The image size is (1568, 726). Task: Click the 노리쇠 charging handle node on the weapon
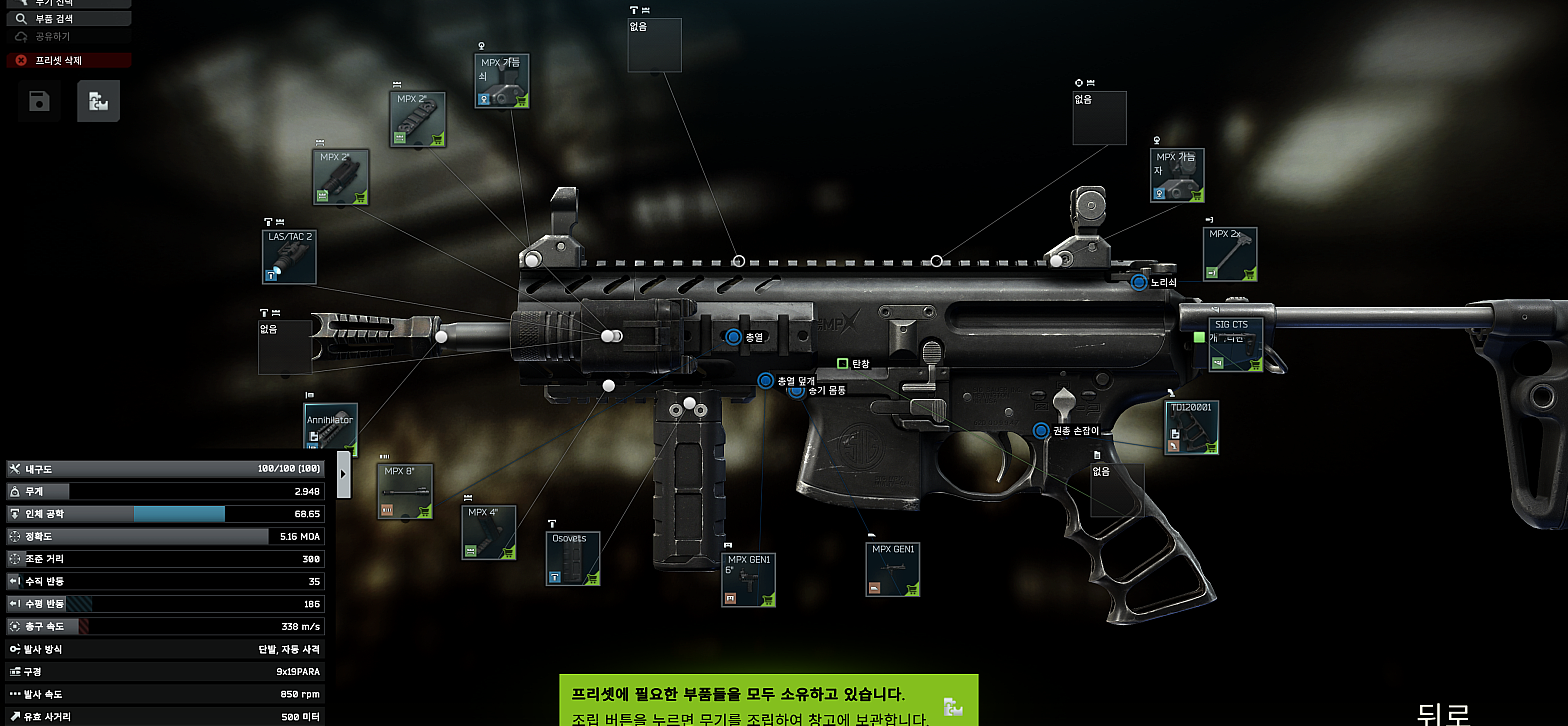point(1138,283)
